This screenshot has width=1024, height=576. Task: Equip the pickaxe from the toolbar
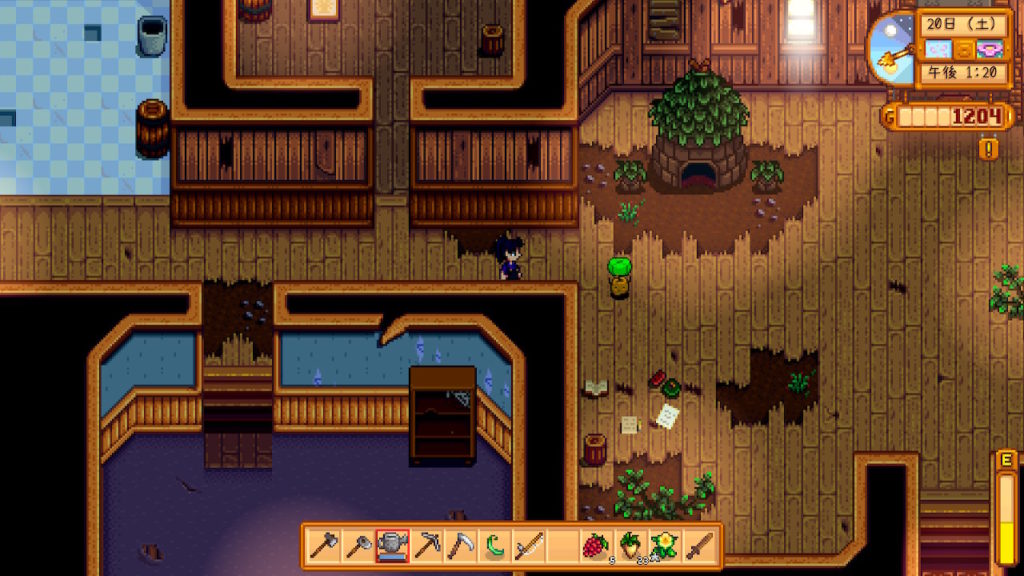426,546
